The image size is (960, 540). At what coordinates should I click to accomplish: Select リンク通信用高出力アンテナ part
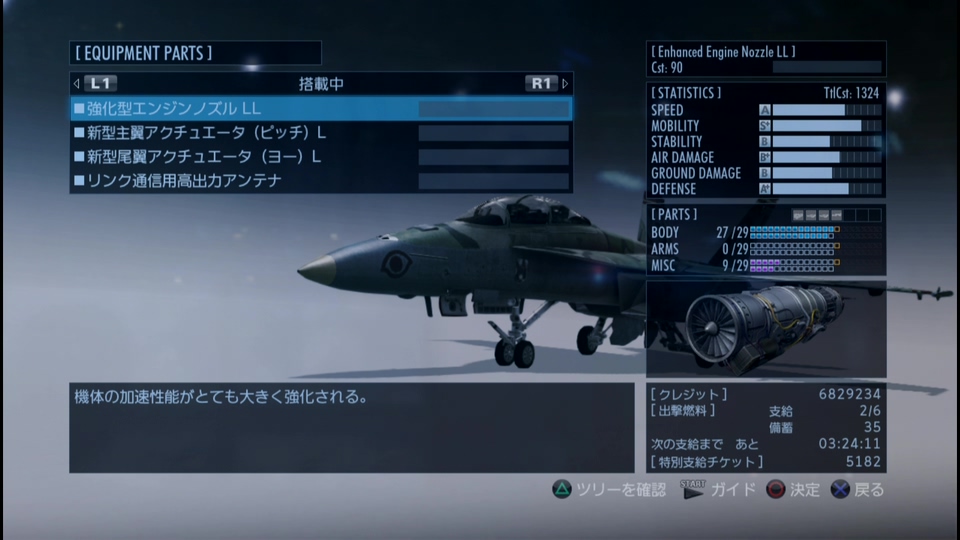[x=320, y=181]
